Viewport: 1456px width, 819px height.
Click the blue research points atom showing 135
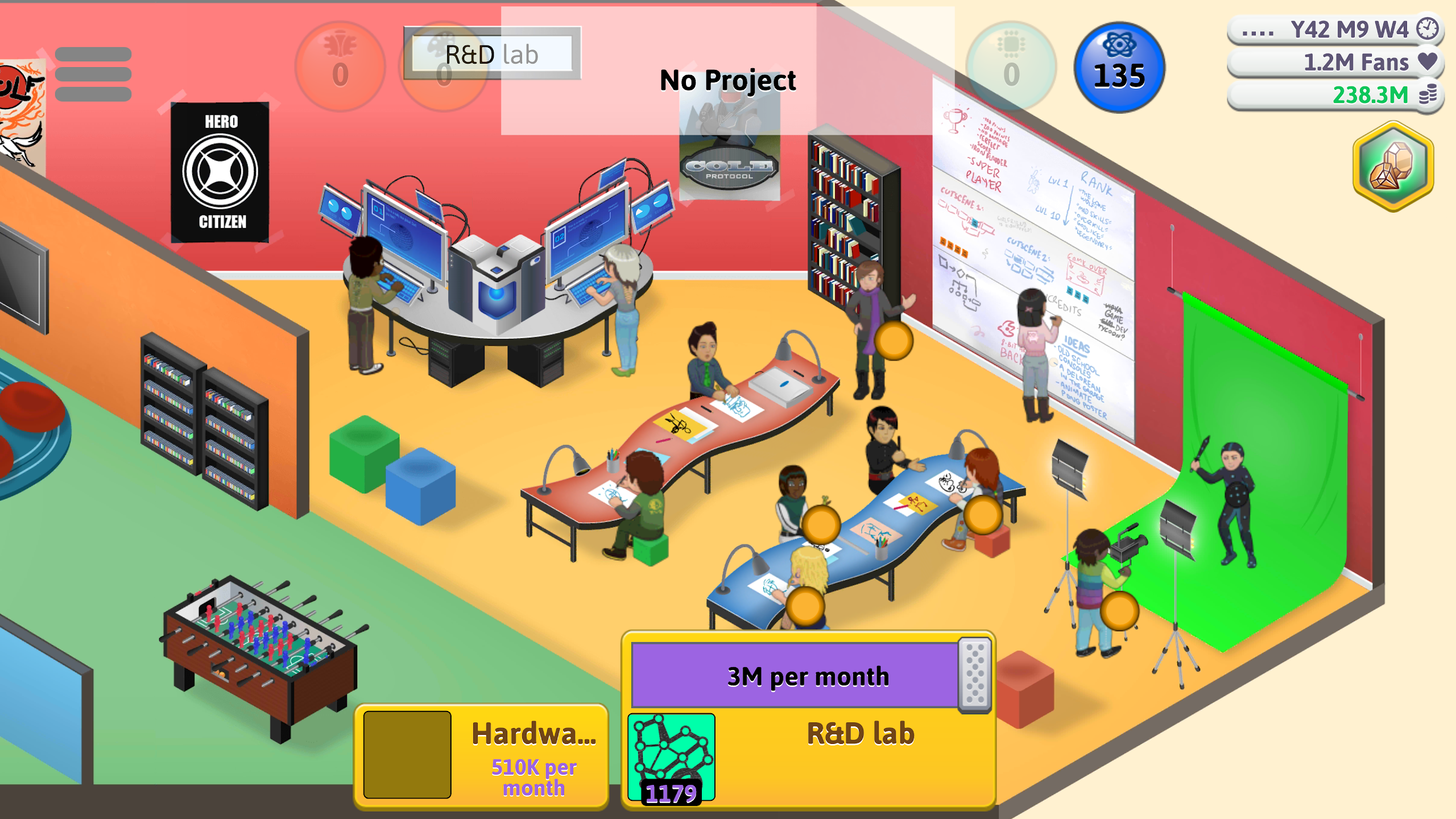pyautogui.click(x=1119, y=68)
